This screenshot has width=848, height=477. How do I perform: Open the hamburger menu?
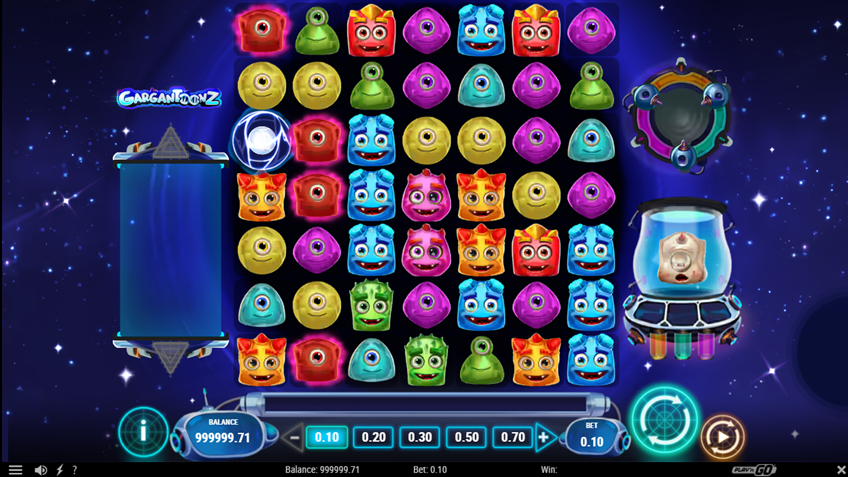coord(15,469)
